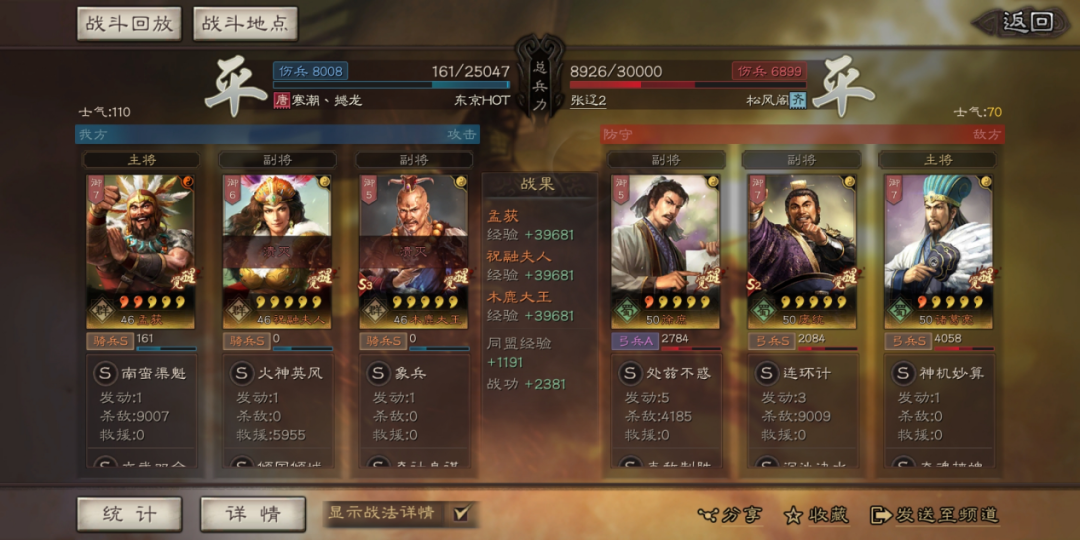This screenshot has width=1080, height=540.
Task: View the 神机妙算 skill entry
Action: 937,373
